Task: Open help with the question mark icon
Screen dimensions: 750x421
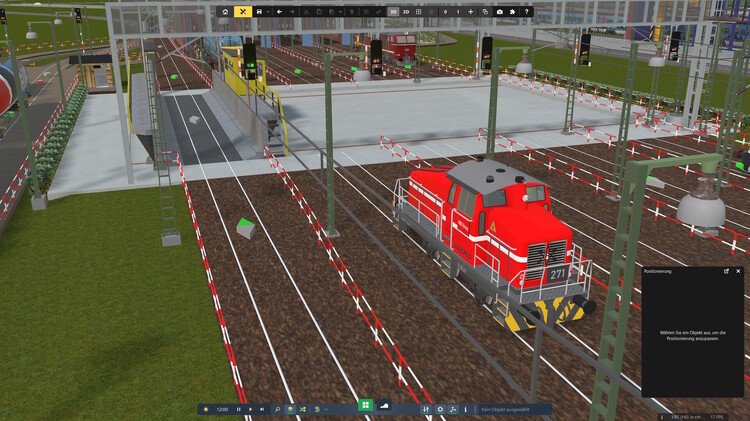Action: pyautogui.click(x=527, y=11)
